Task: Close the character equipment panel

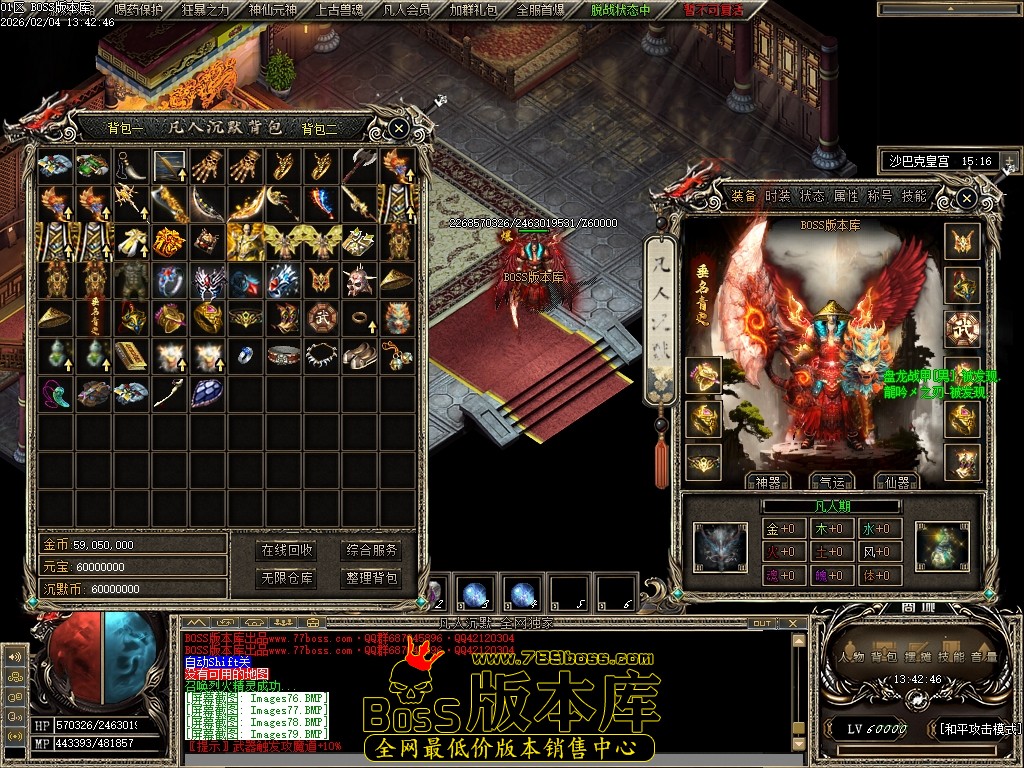Action: (966, 199)
